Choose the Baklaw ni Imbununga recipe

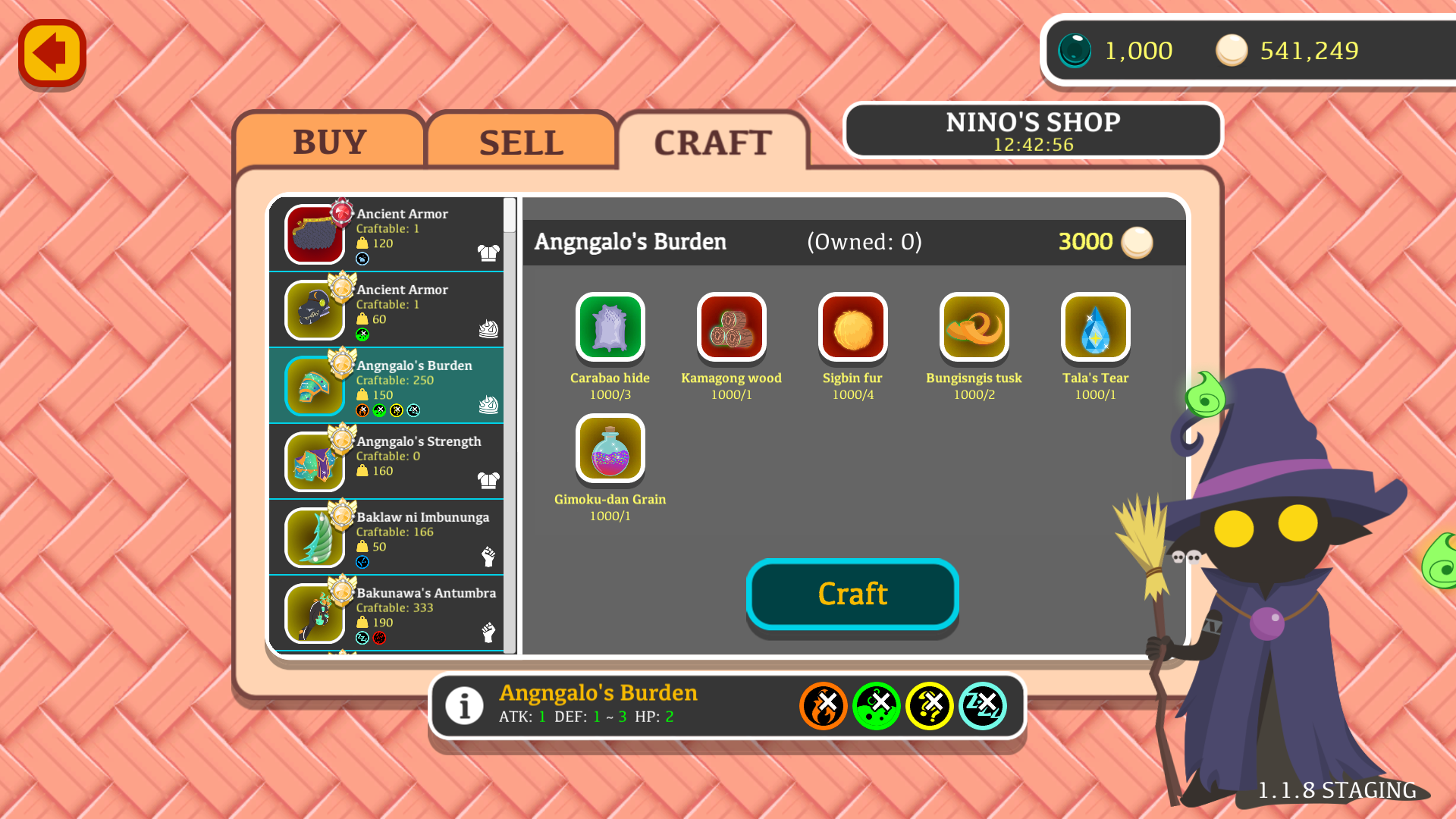click(387, 537)
